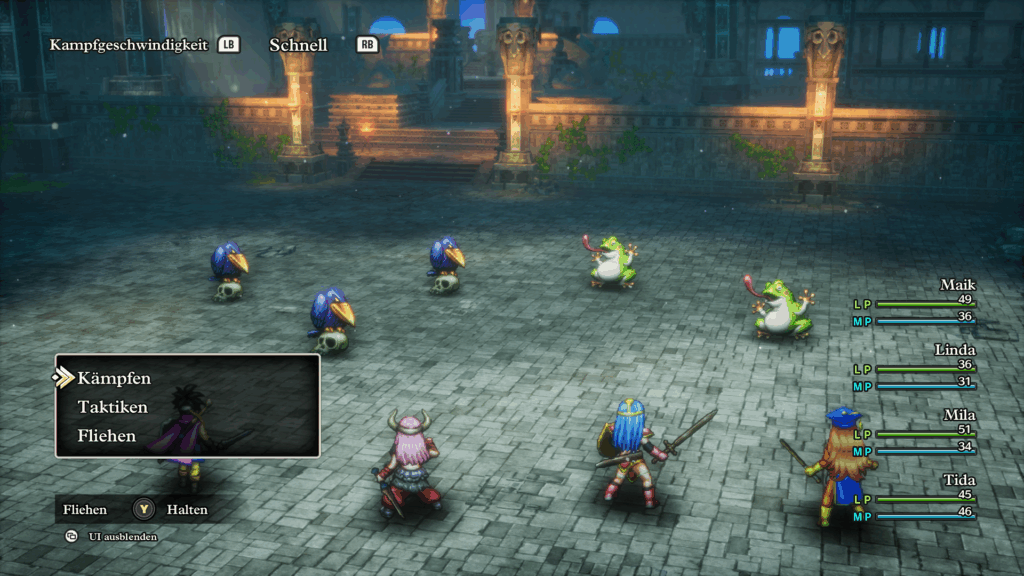Choose the Taktiken command
Screen dimensions: 1024x576
tap(112, 407)
